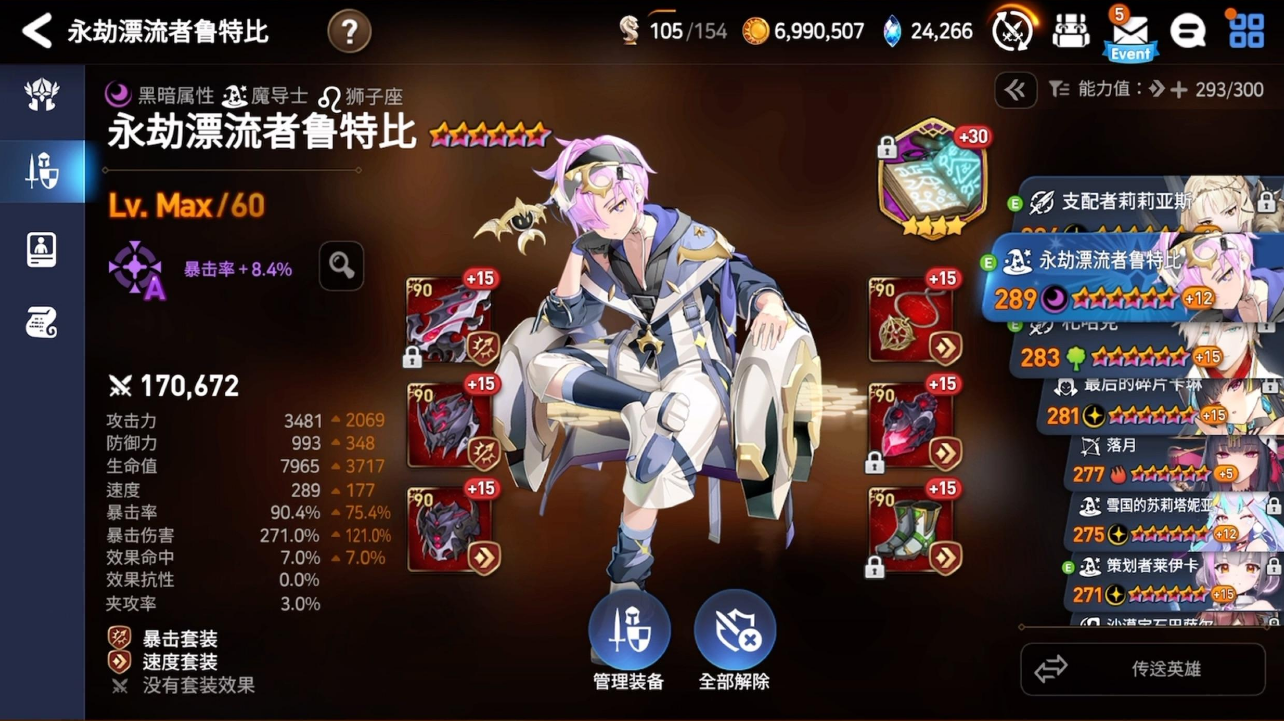Viewport: 1284px width, 721px height.
Task: Open the inventory backpack icon
Action: [1070, 30]
